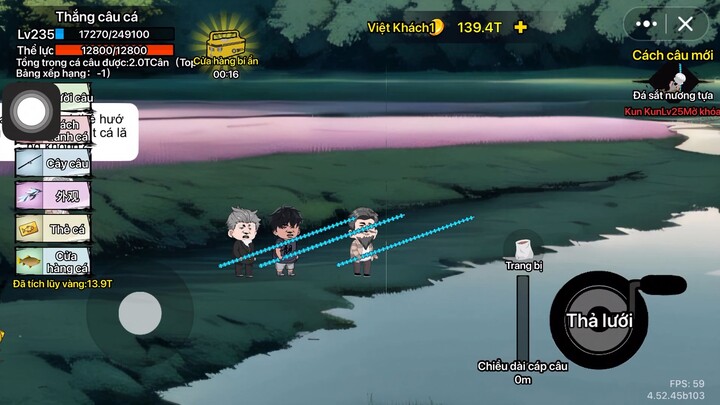Open the Trang bị equipment slot
720x405 pixels.
point(522,250)
